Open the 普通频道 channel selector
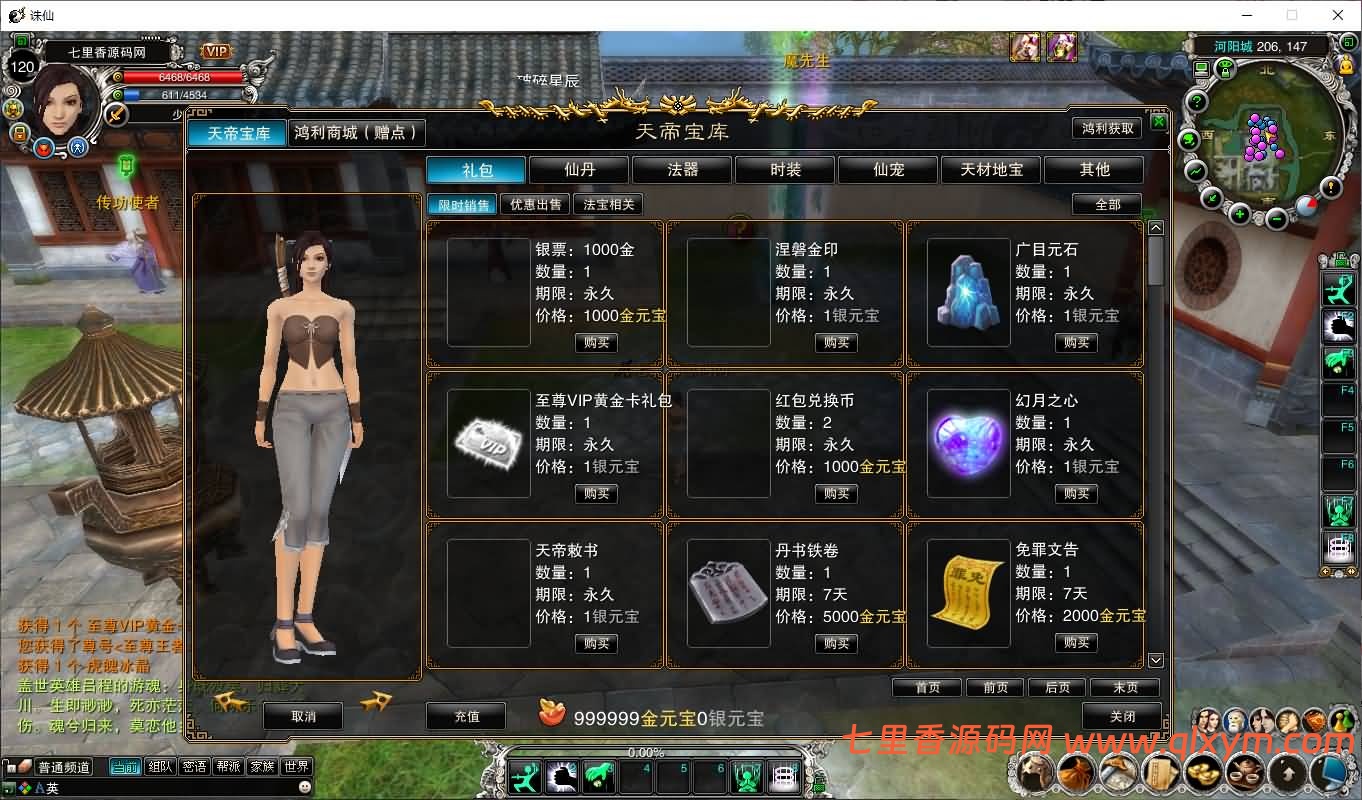This screenshot has height=800, width=1362. [x=64, y=767]
